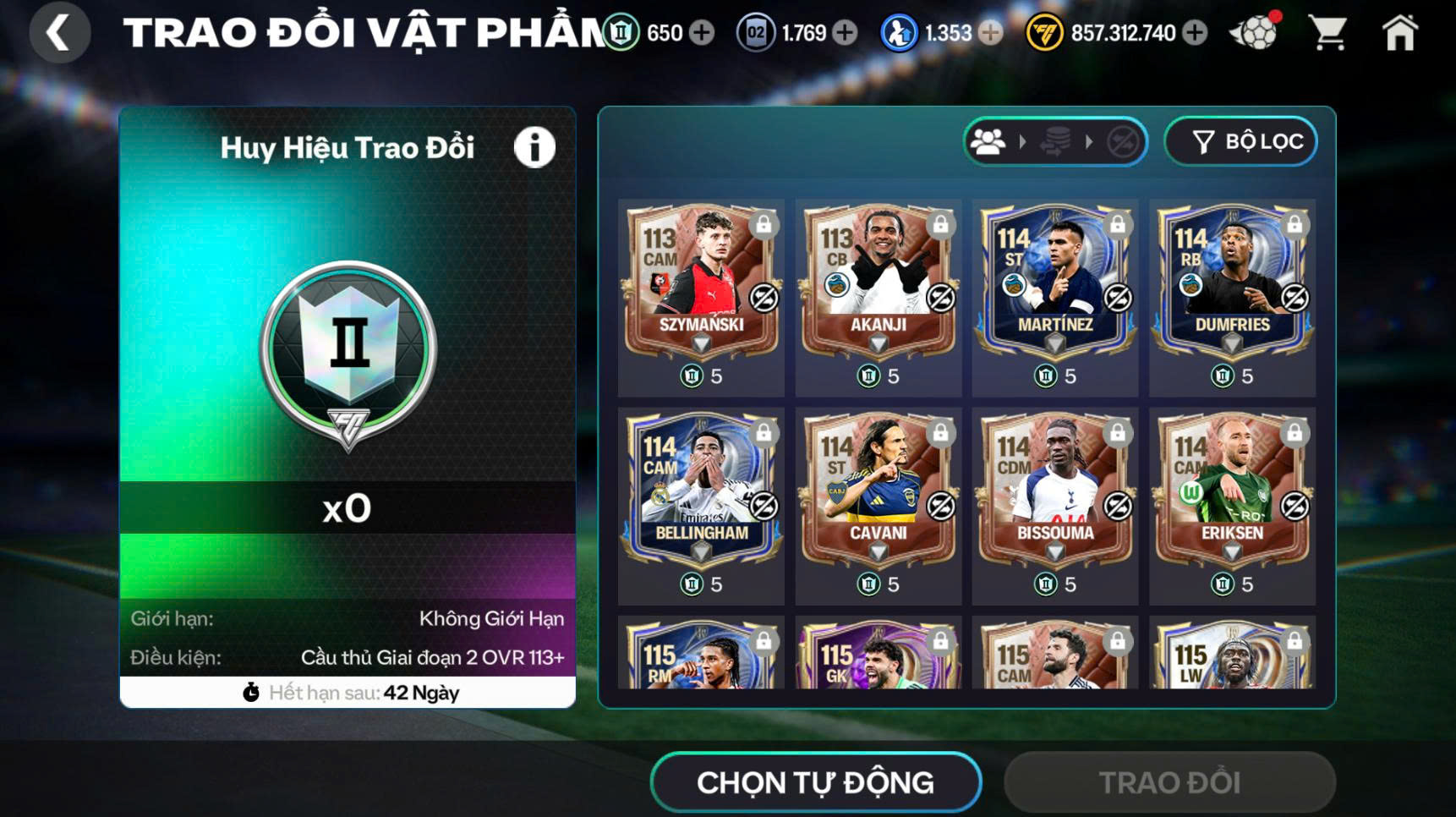
Task: Select the 115 GK purple card
Action: [878, 657]
